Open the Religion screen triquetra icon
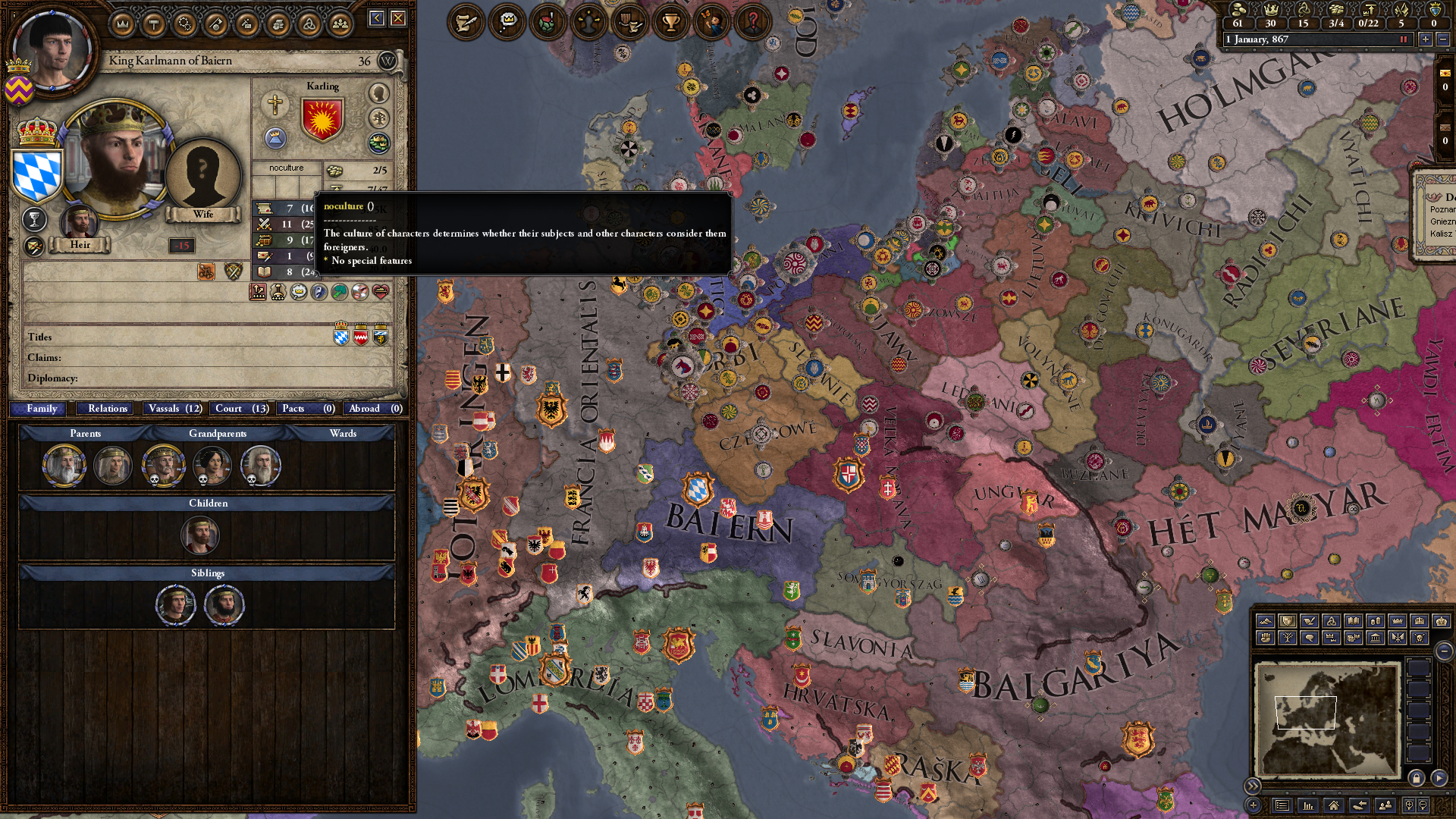Screen dimensions: 1456x819 (x=309, y=23)
